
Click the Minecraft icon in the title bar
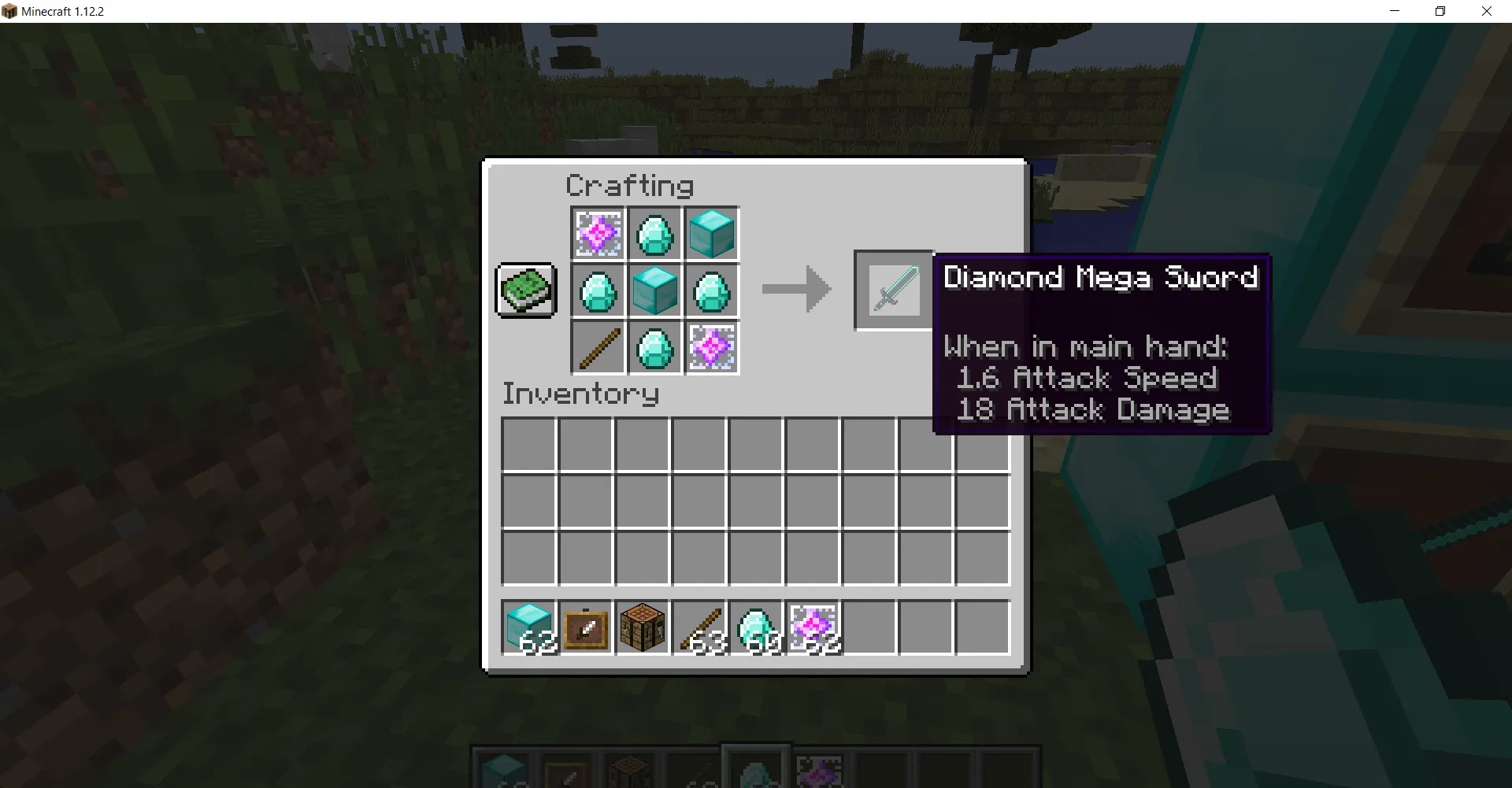pos(11,11)
